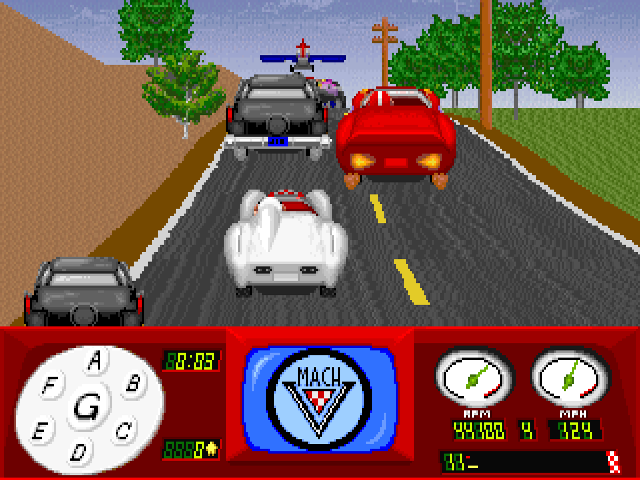This screenshot has height=480, width=640.
Task: Select steering wheel button C
Action: (123, 431)
